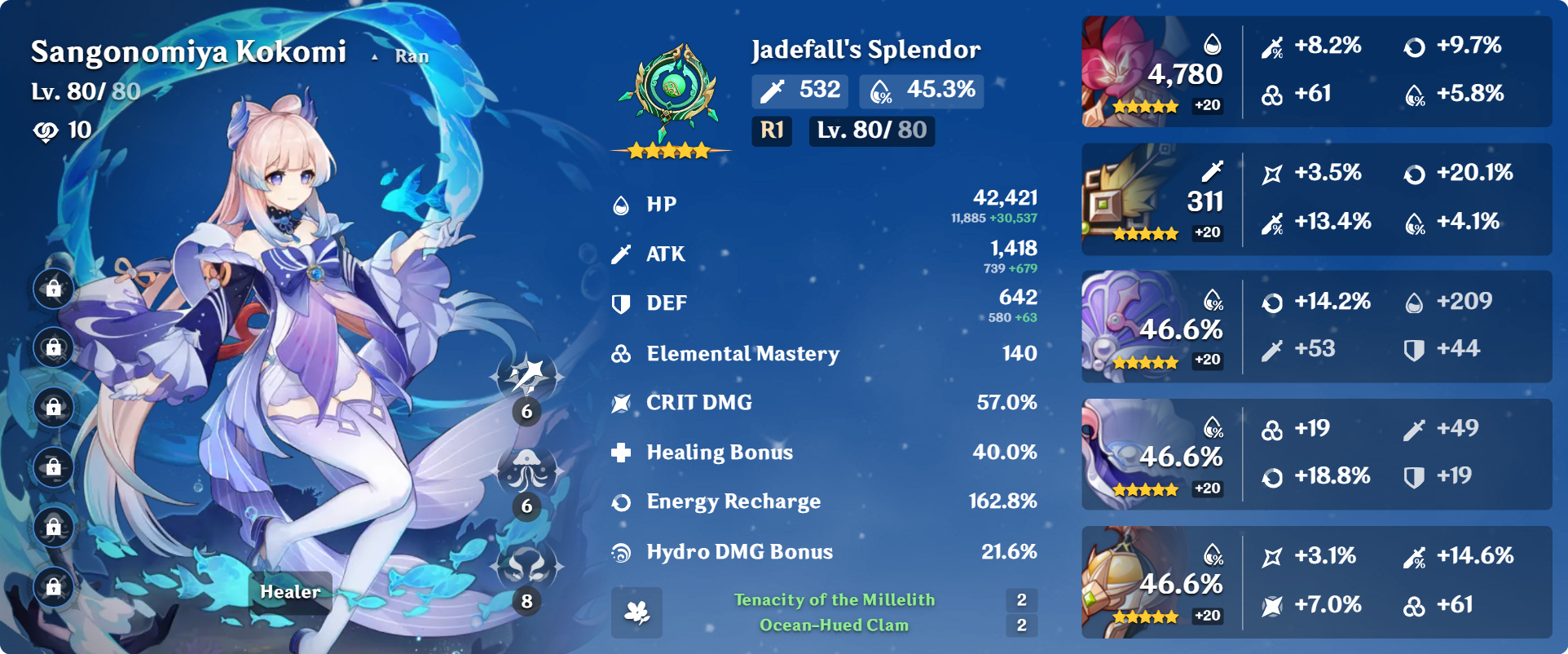Click the normal attack talent icon
1568x654 pixels.
click(x=526, y=377)
